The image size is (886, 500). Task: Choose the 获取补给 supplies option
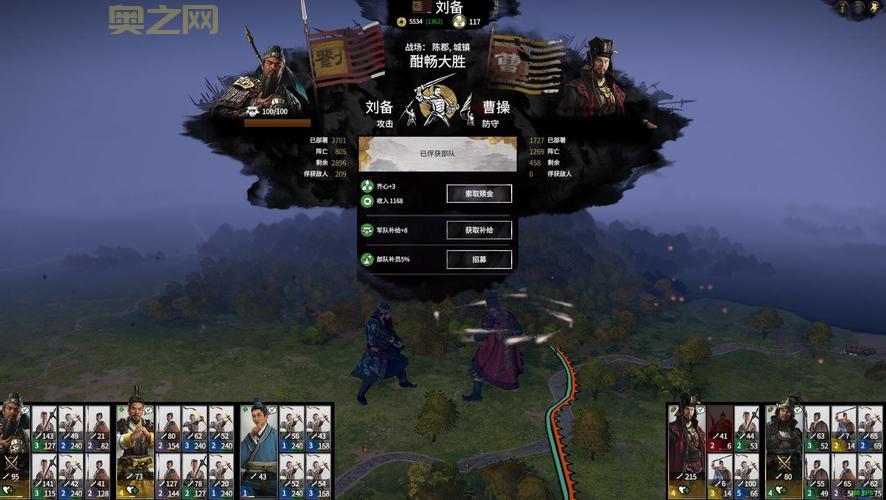tap(479, 230)
